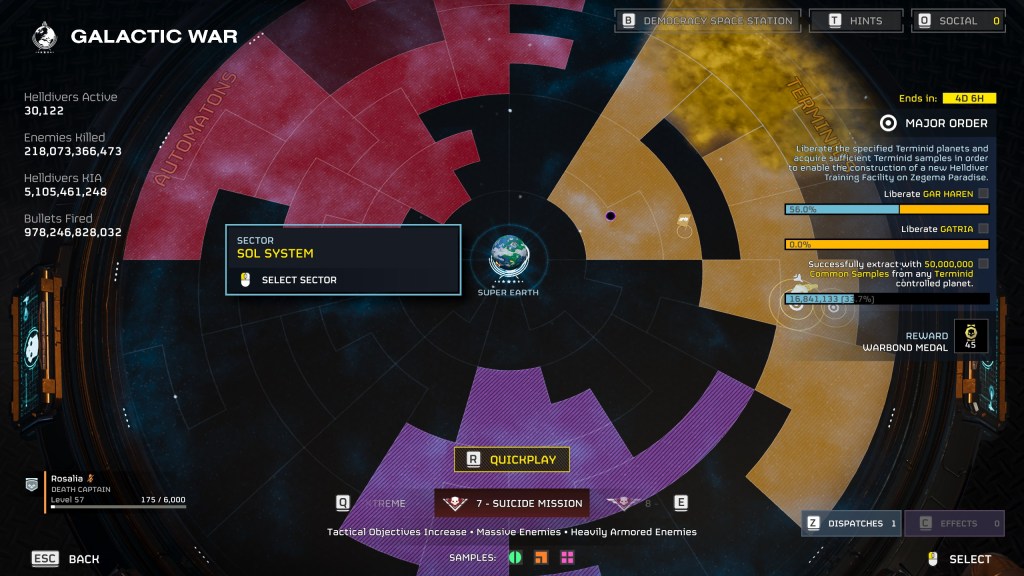Open Rosalia's player profile card
Viewport: 1024px width, 576px height.
pyautogui.click(x=115, y=491)
